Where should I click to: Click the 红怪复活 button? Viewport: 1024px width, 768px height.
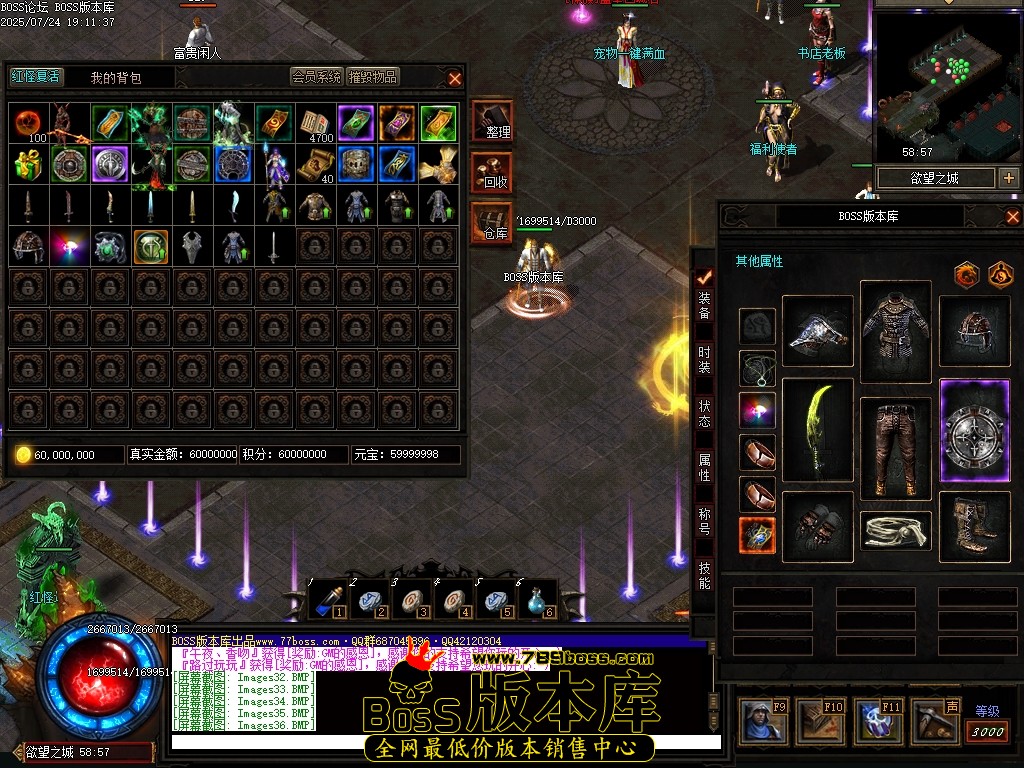coord(35,77)
